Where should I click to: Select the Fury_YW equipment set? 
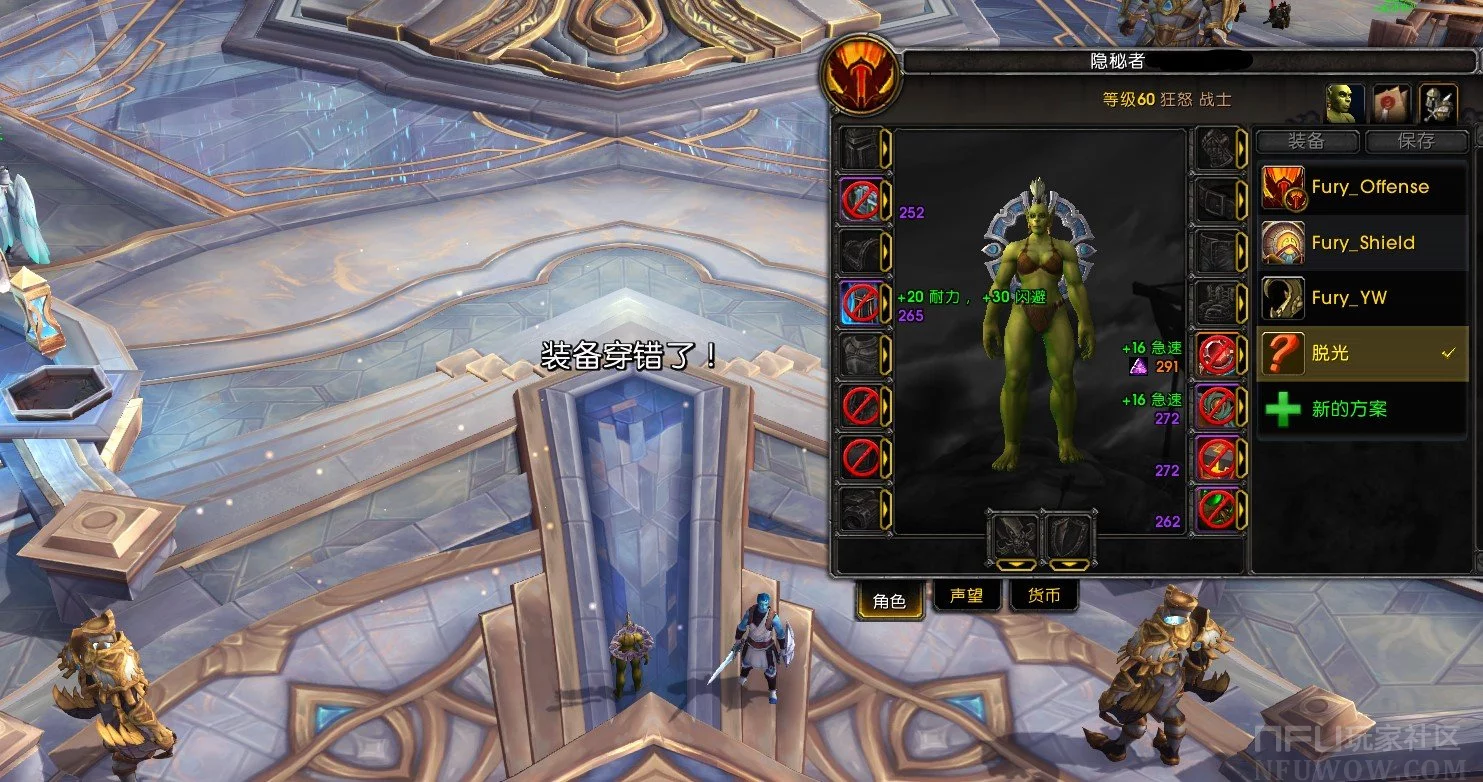[1362, 298]
